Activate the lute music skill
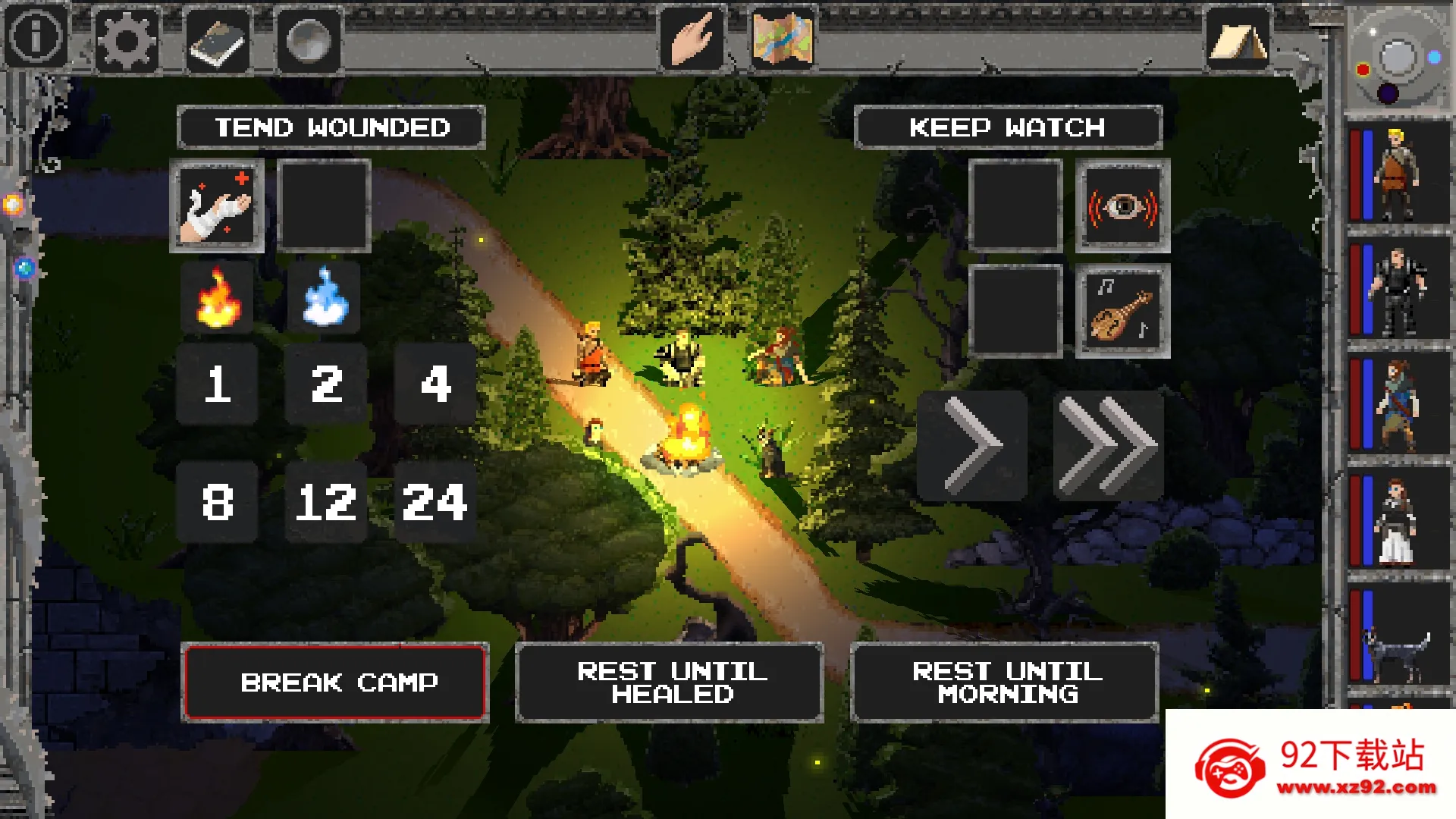Image resolution: width=1456 pixels, height=819 pixels. (x=1123, y=312)
